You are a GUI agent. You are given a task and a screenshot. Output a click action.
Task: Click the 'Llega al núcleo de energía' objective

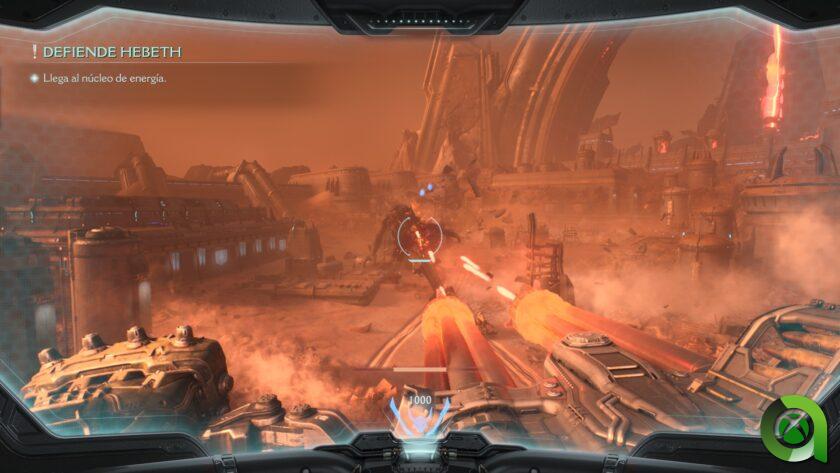pos(103,78)
